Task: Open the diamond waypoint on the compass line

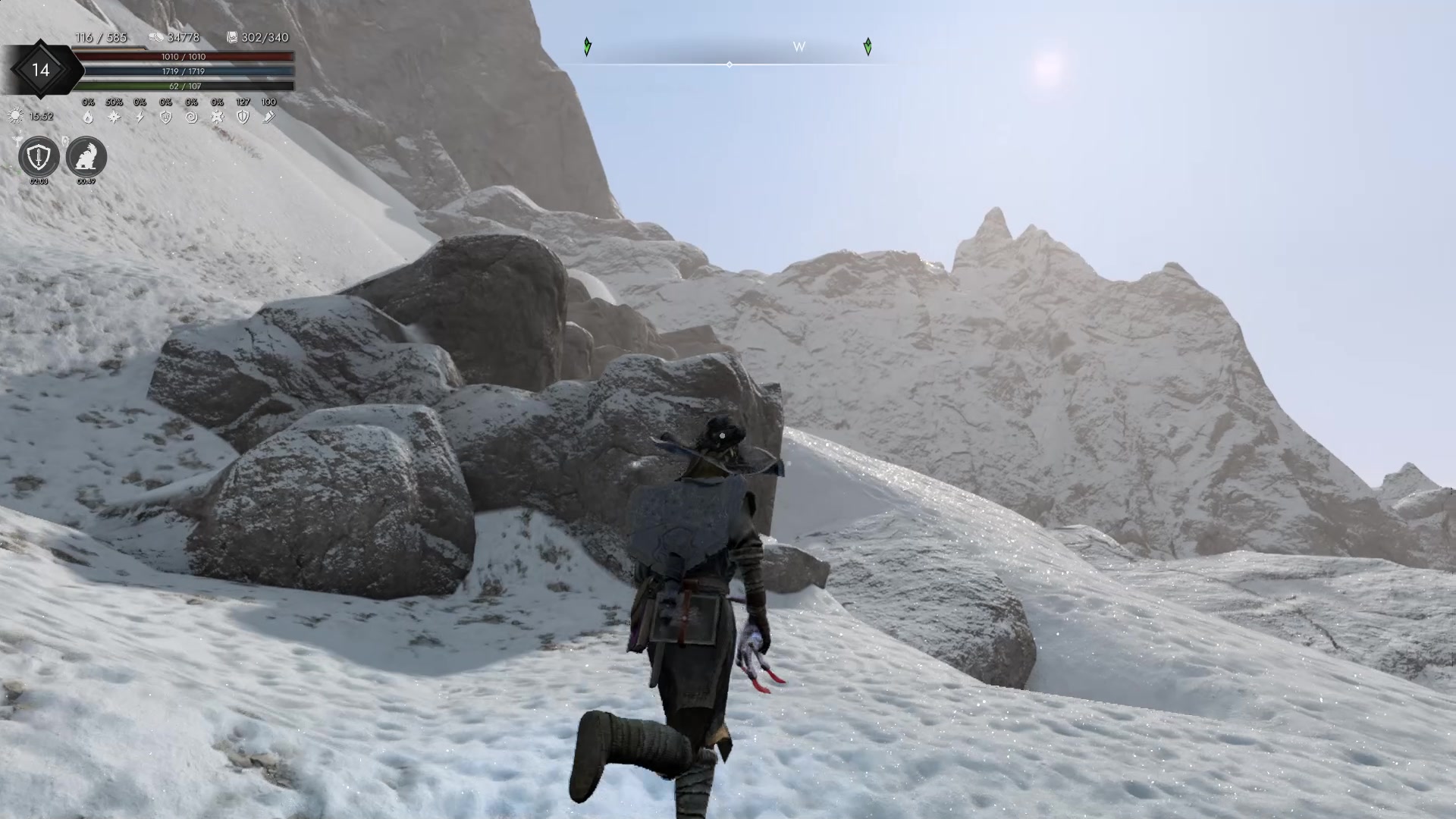Action: (730, 65)
